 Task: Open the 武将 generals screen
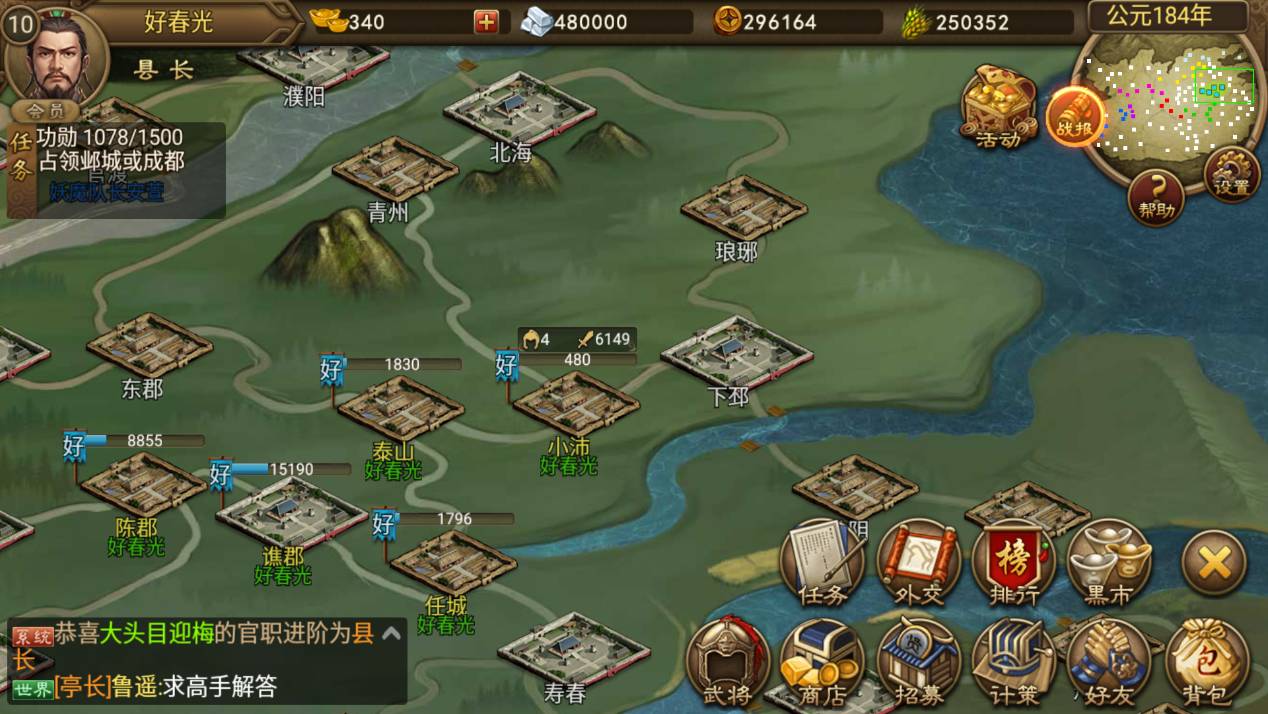click(x=728, y=662)
